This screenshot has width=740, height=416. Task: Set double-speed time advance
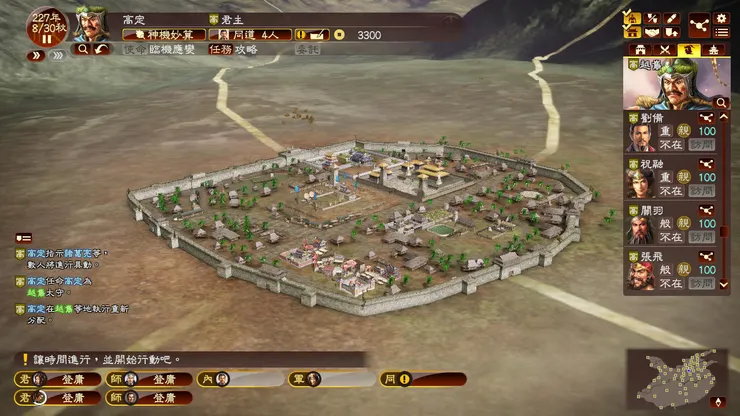point(37,56)
